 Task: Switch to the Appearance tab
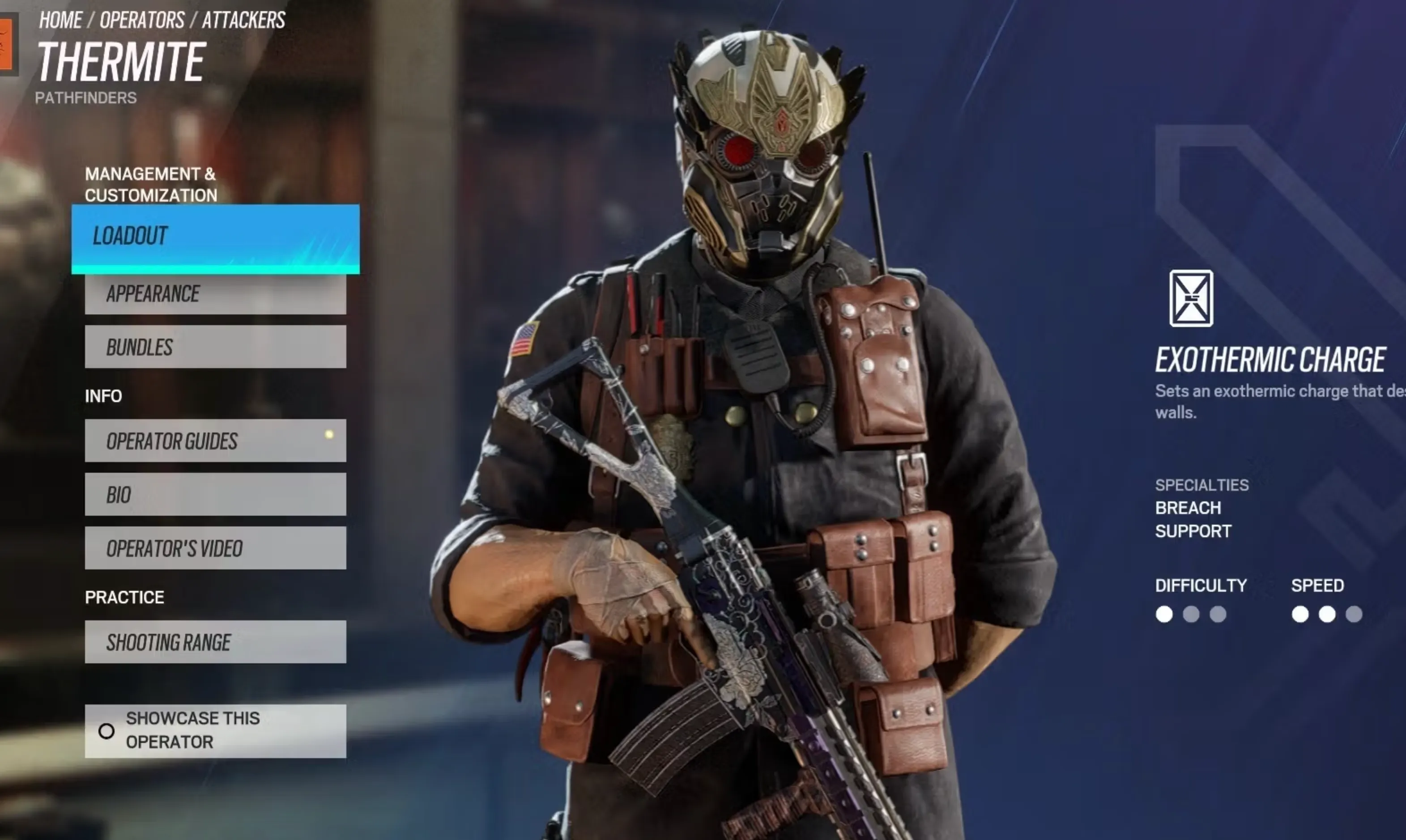click(215, 294)
